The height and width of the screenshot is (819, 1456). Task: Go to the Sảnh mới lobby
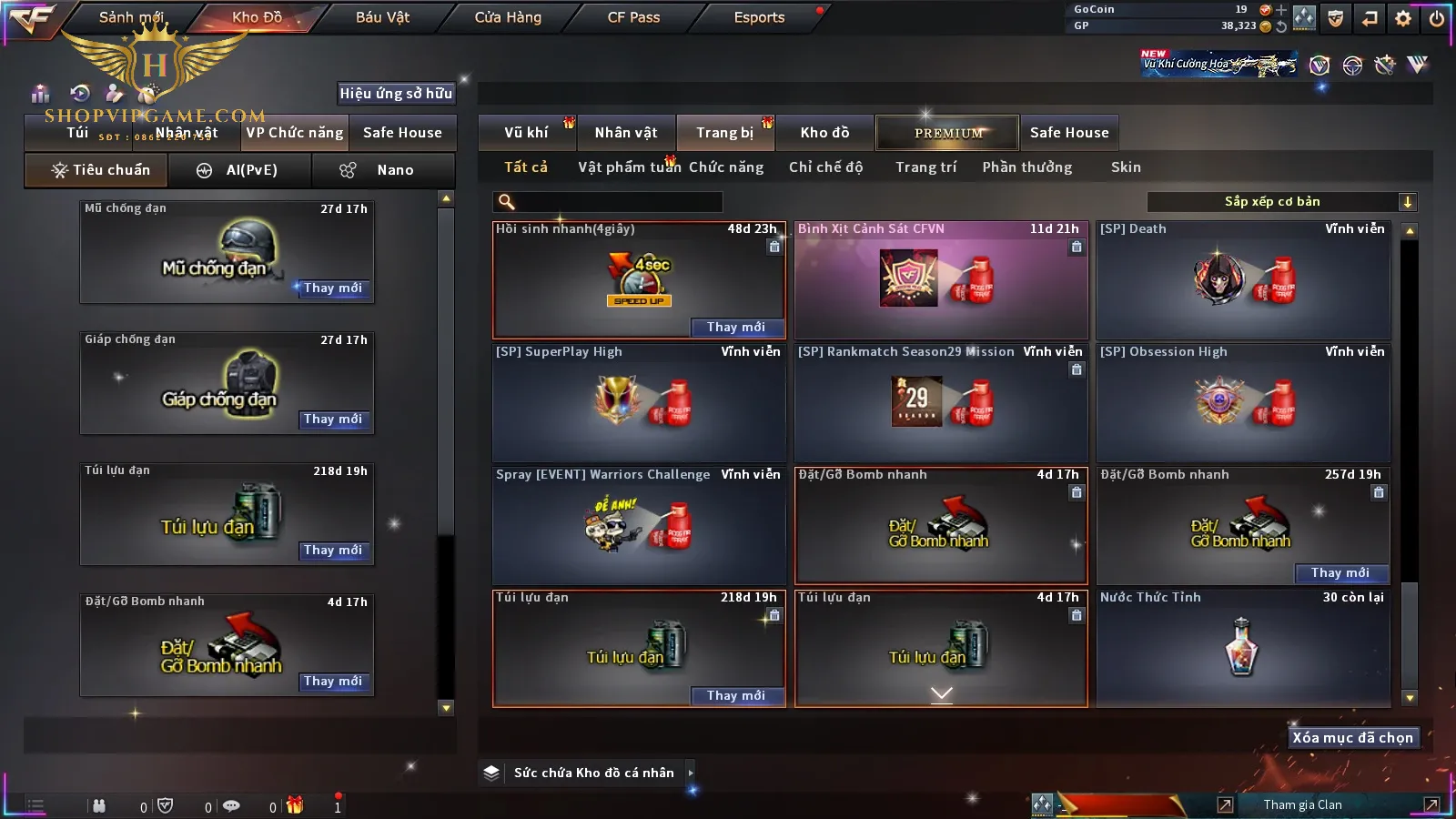pyautogui.click(x=131, y=17)
